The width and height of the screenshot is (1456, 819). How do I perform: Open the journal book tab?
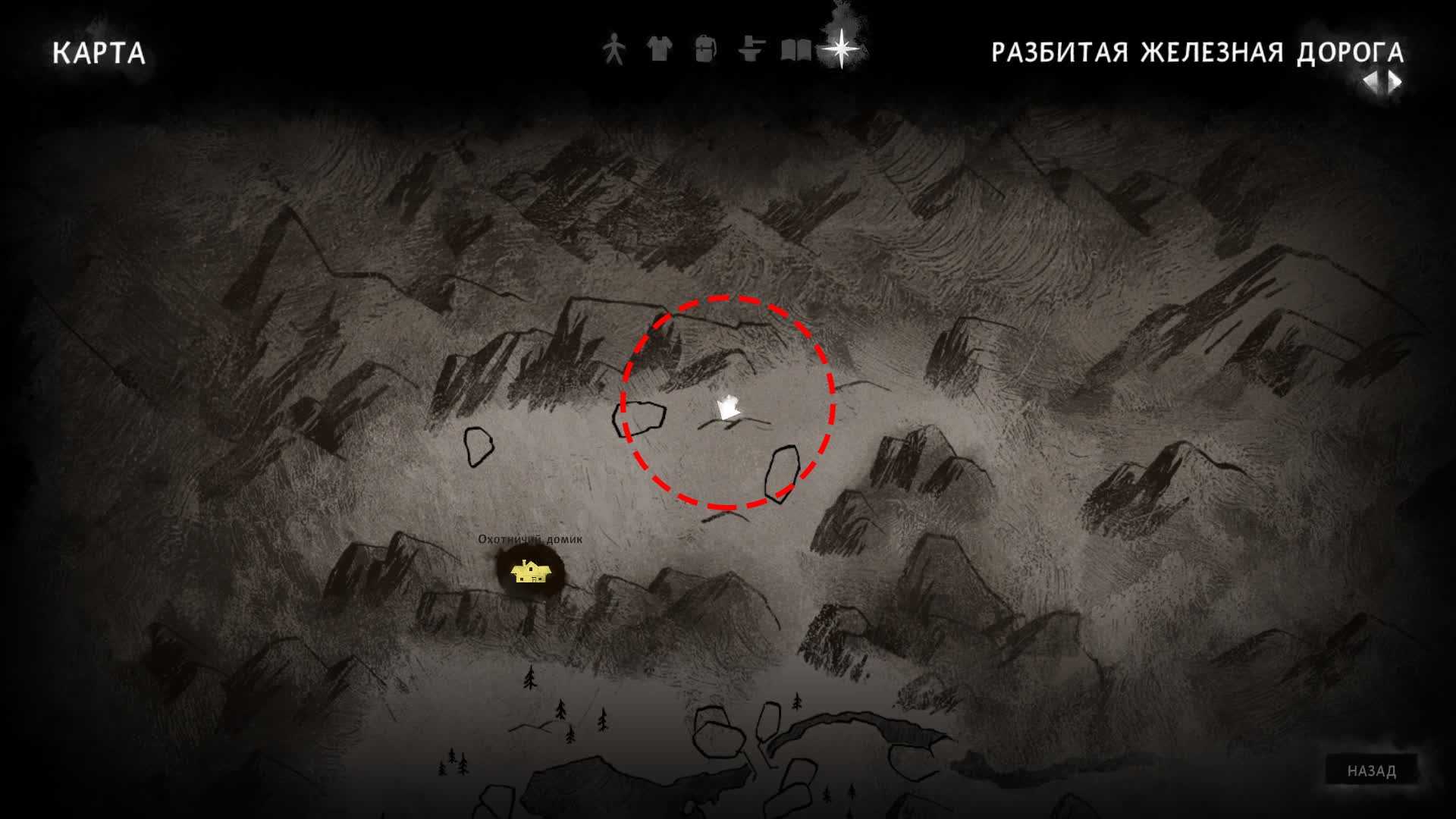coord(796,51)
